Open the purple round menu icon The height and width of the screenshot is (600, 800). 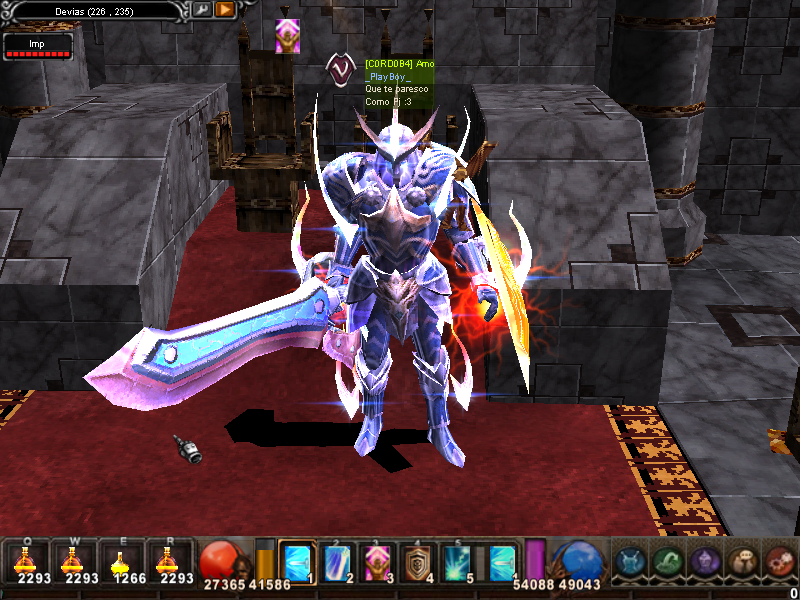[704, 561]
